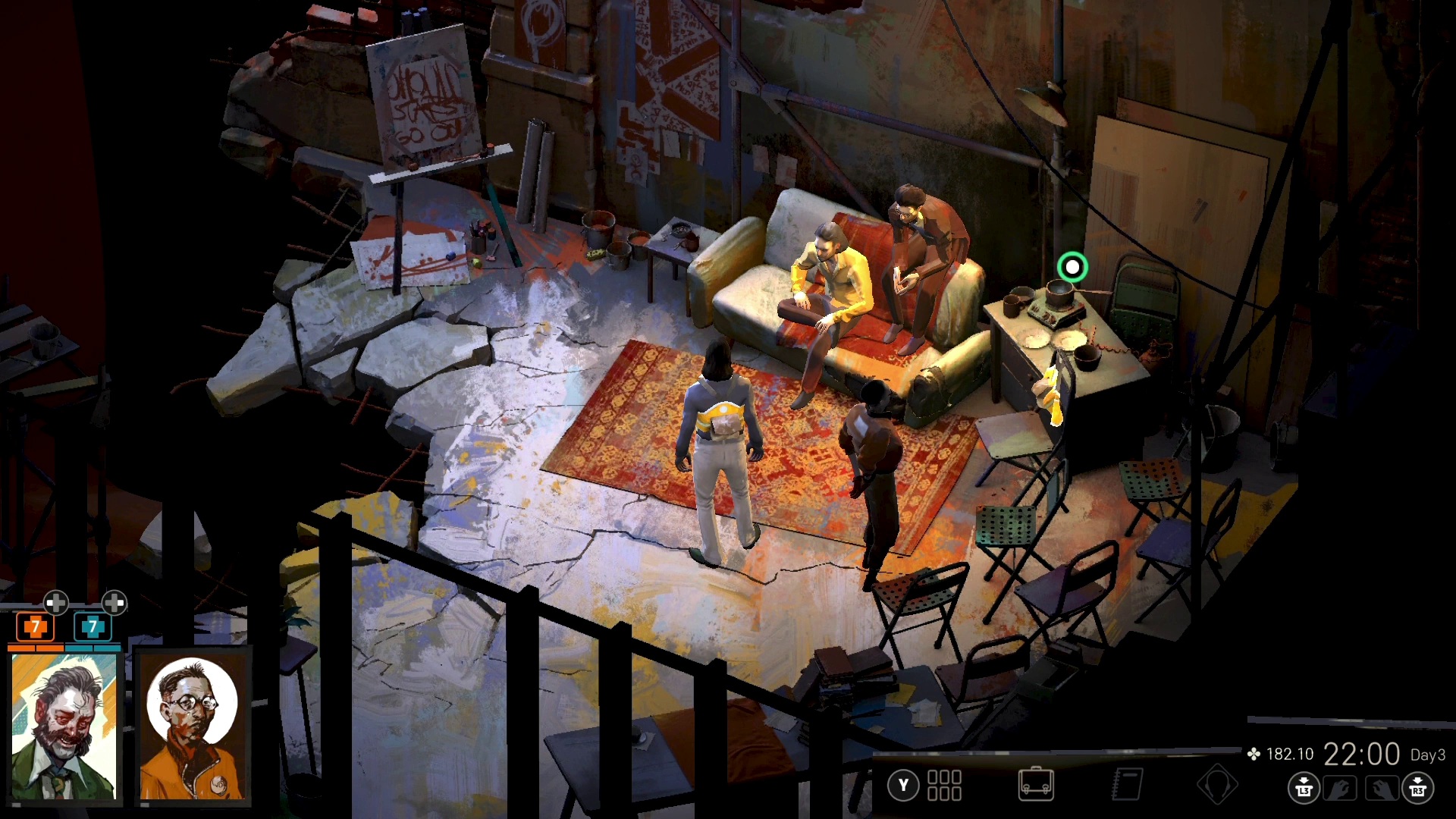
Task: Click the orange health value 7 bar
Action: 34,629
